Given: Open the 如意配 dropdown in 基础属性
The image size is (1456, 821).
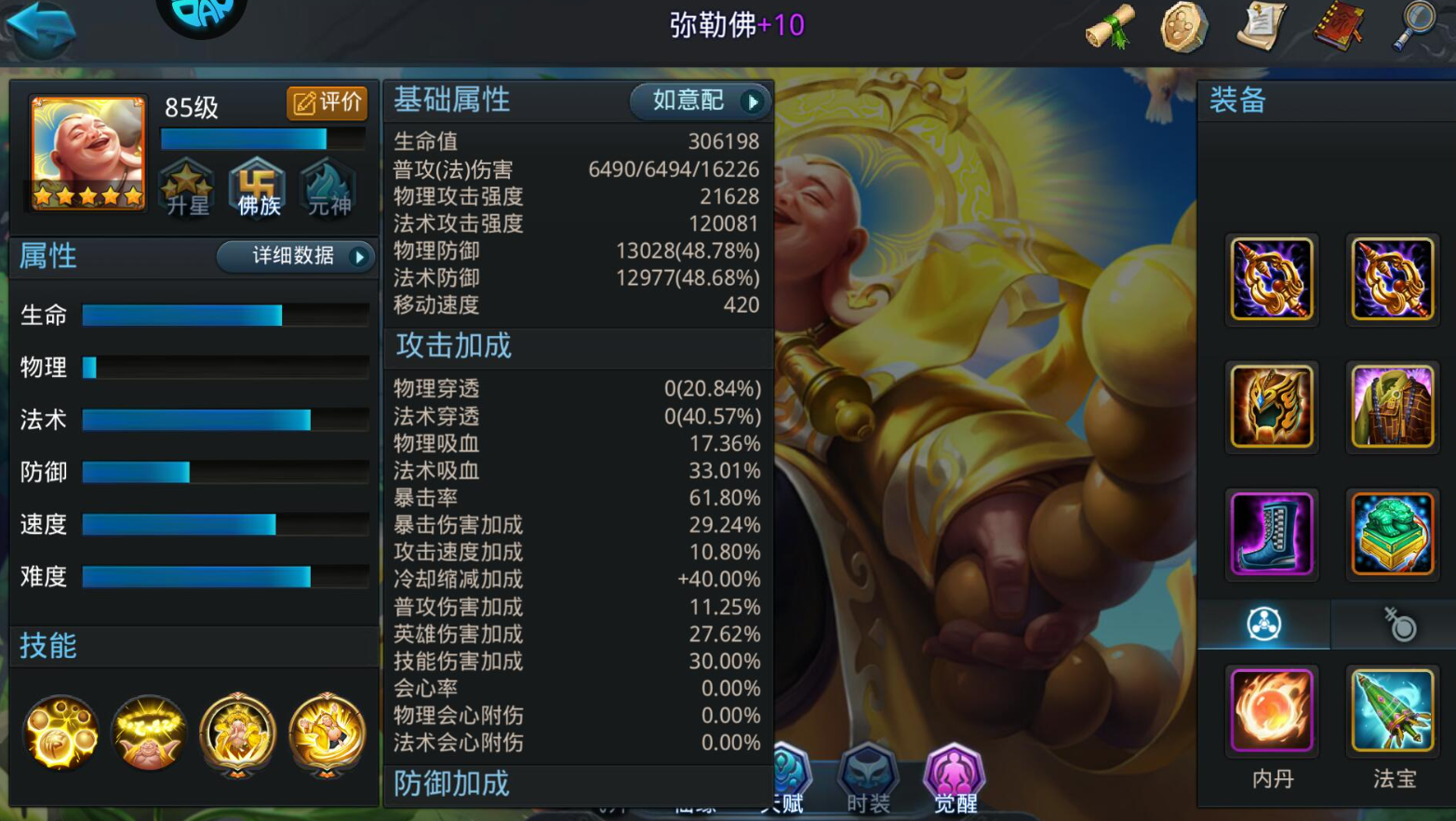Looking at the screenshot, I should 700,101.
